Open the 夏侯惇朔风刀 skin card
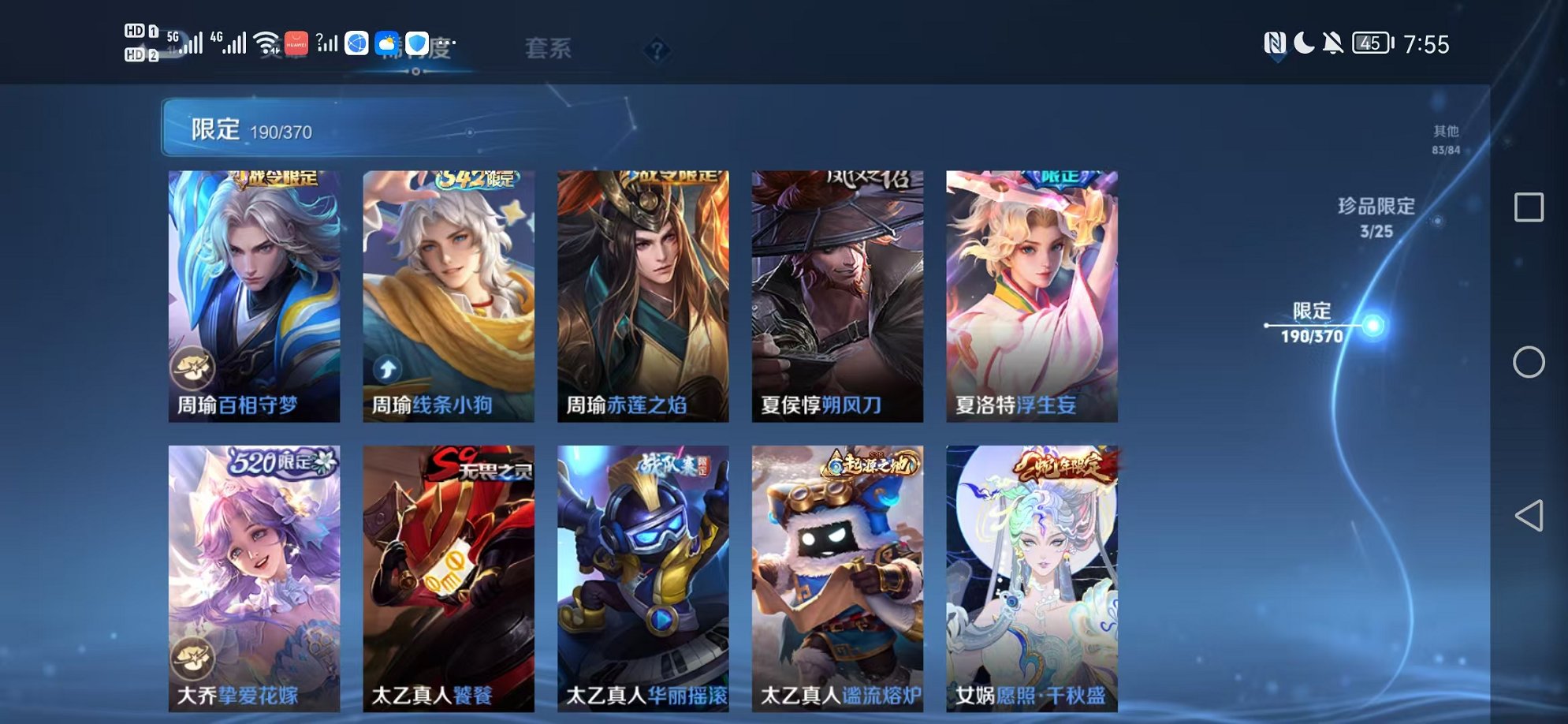Viewport: 1568px width, 724px height. pos(835,292)
